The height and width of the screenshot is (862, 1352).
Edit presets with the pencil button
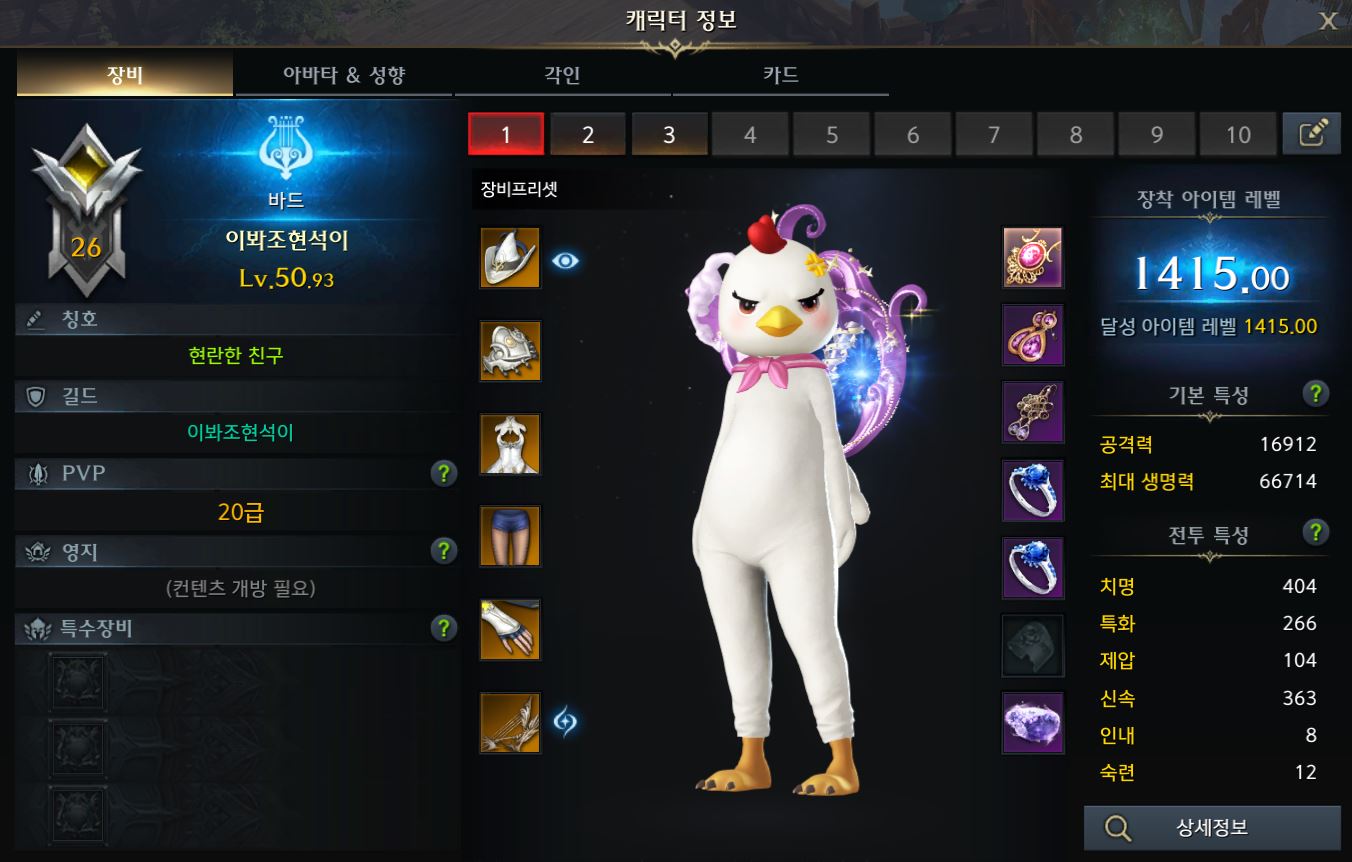[x=1311, y=134]
